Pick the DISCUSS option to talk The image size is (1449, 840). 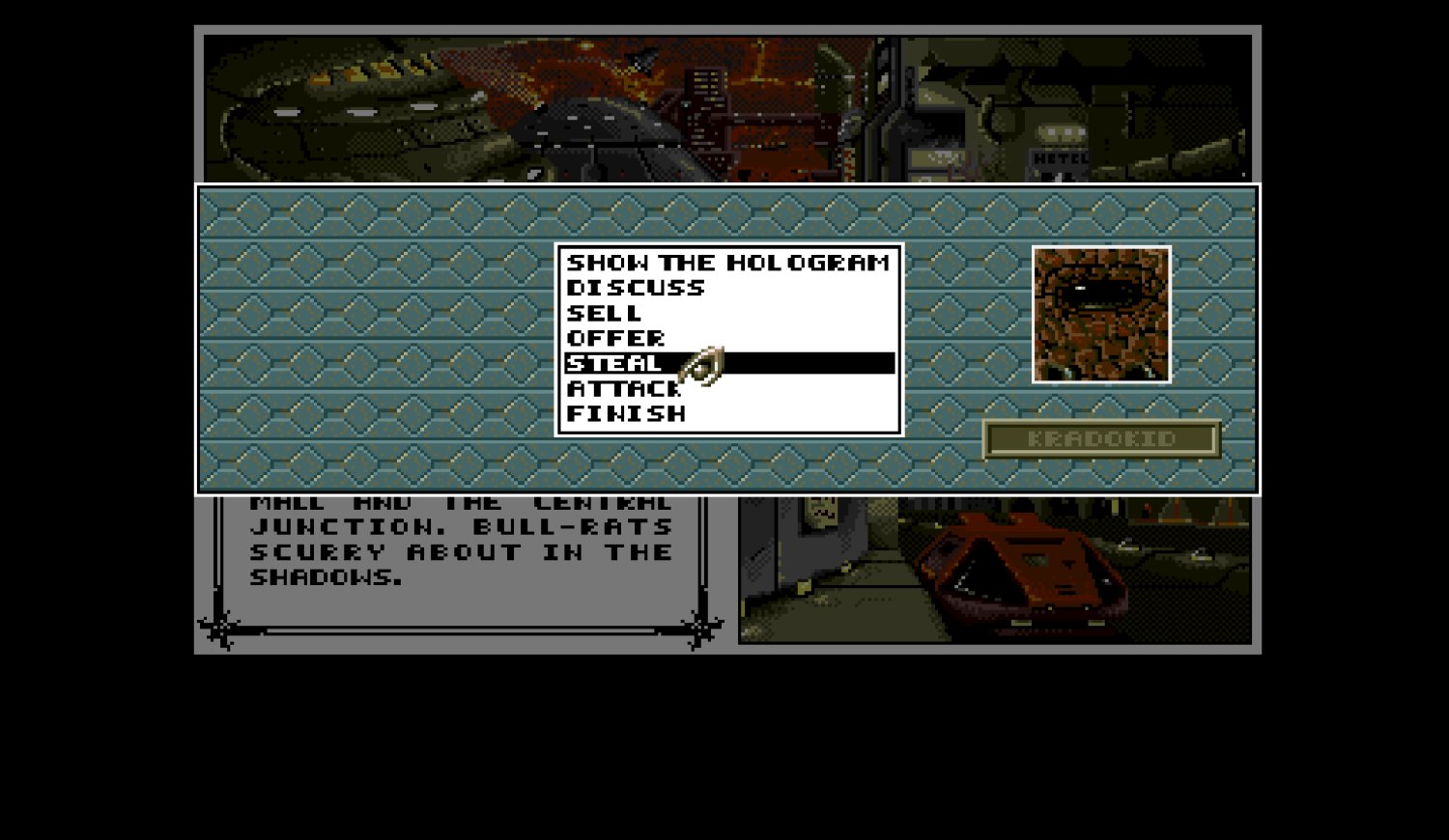(637, 287)
